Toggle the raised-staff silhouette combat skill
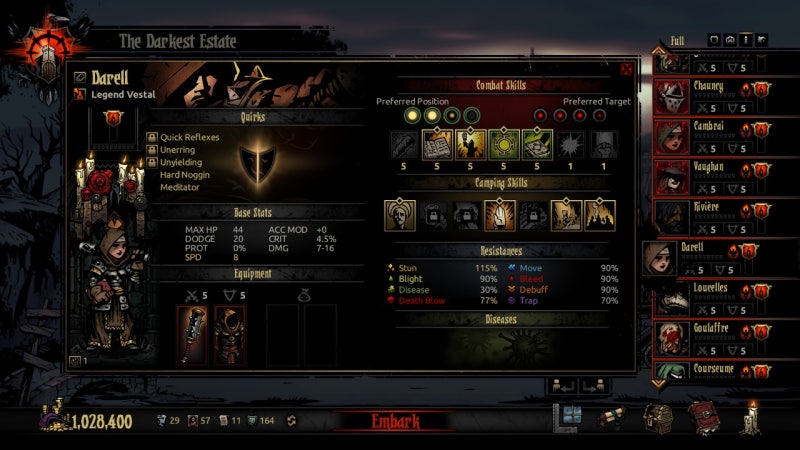Viewport: 800px width, 450px height. click(x=470, y=145)
